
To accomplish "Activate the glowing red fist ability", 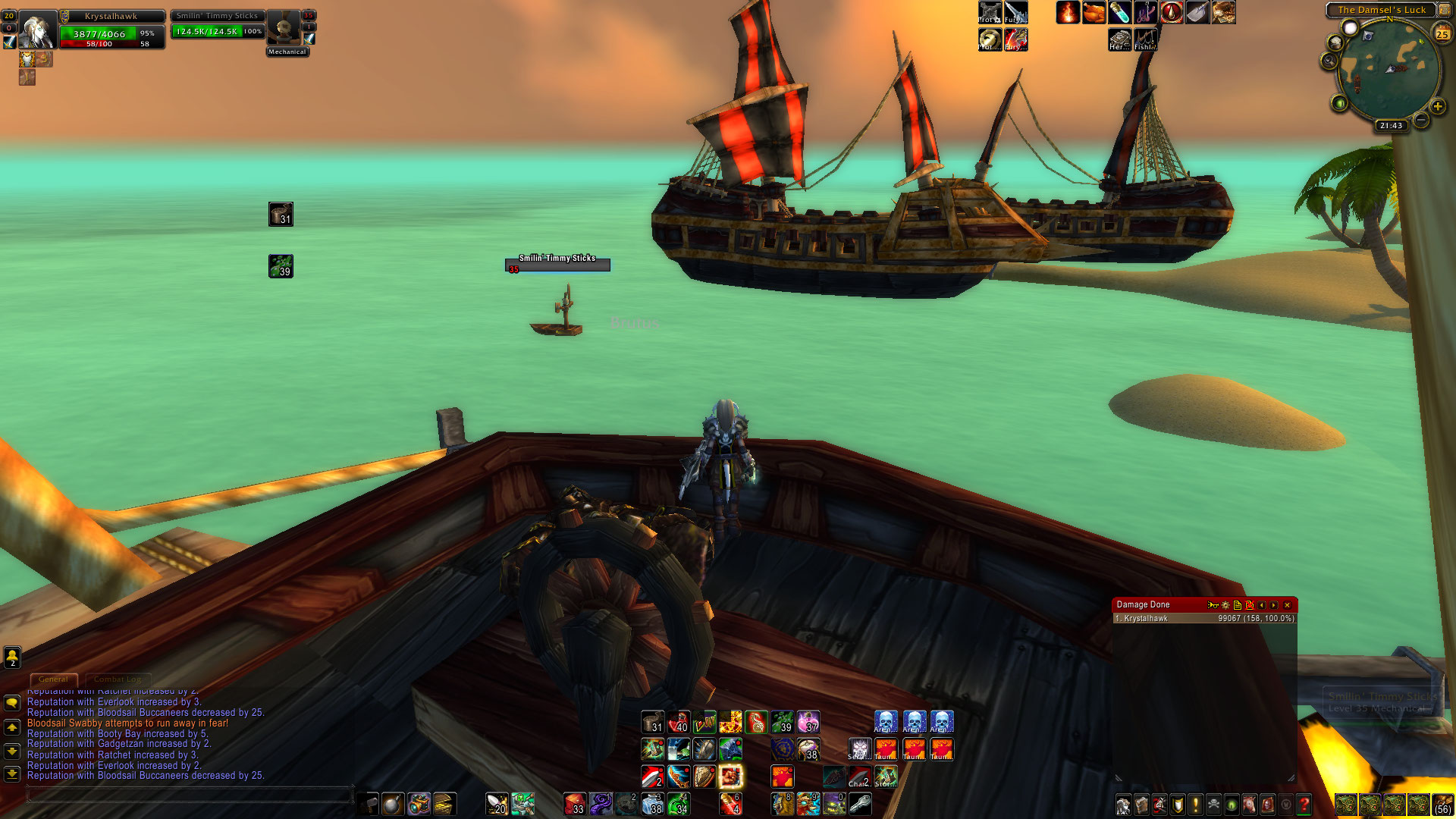I will point(730,776).
